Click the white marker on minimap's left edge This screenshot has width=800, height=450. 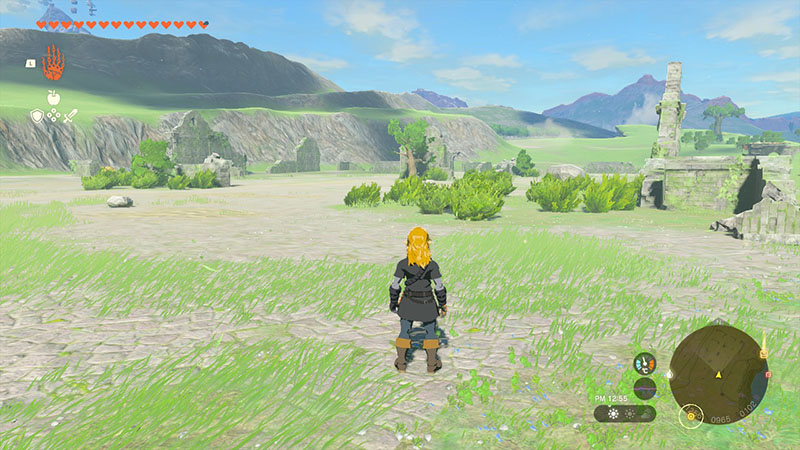[669, 375]
